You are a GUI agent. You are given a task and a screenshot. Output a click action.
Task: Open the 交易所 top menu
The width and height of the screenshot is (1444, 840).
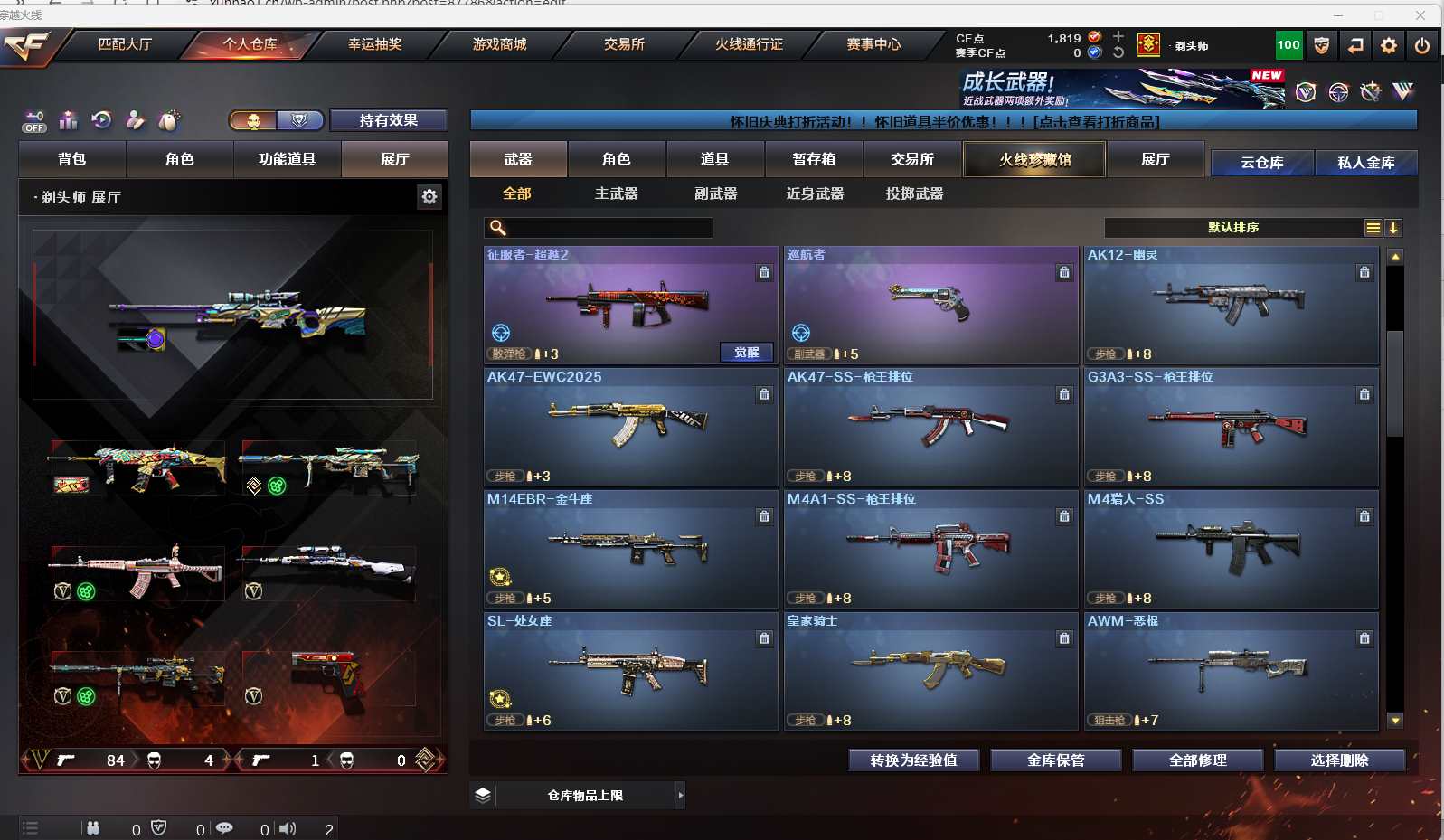coord(624,44)
